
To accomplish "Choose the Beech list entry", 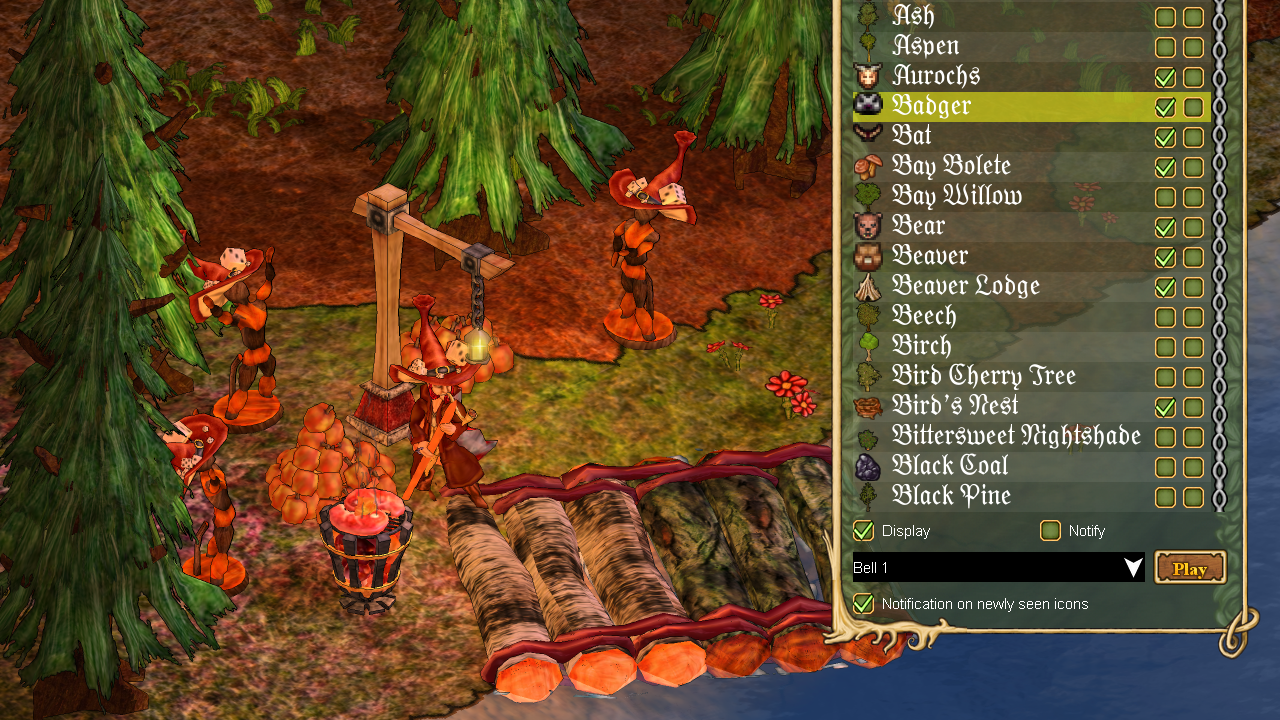I will click(924, 316).
